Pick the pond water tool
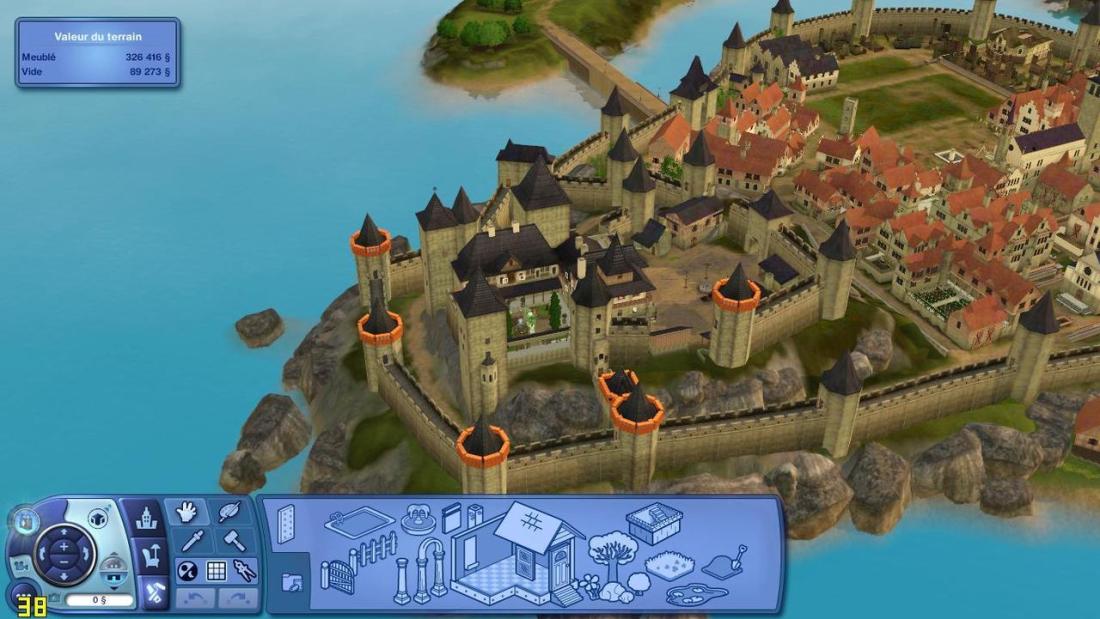 click(699, 594)
